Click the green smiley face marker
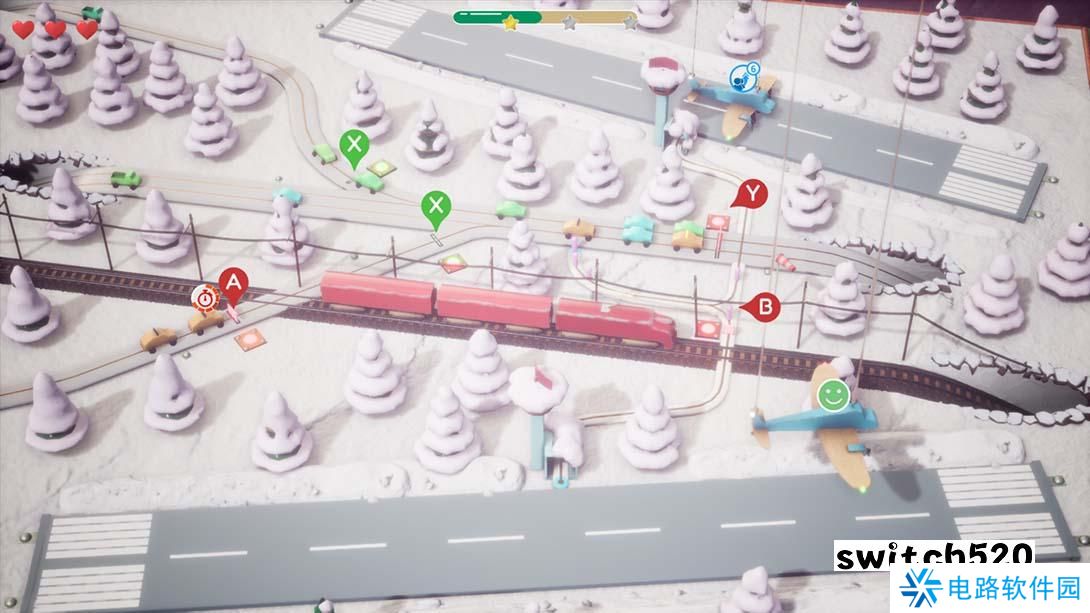 point(831,394)
